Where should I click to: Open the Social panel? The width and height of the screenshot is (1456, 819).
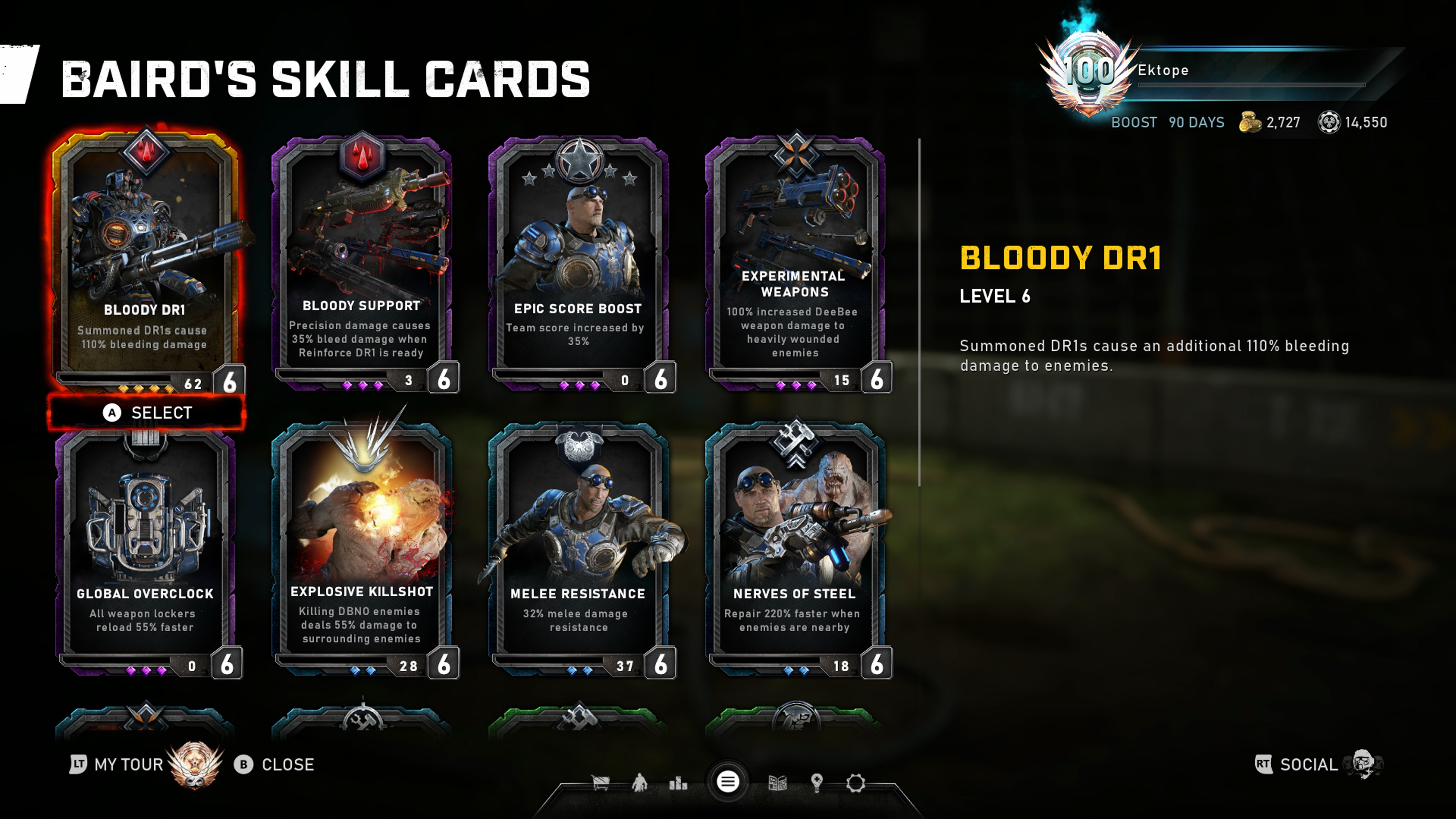click(x=1308, y=765)
